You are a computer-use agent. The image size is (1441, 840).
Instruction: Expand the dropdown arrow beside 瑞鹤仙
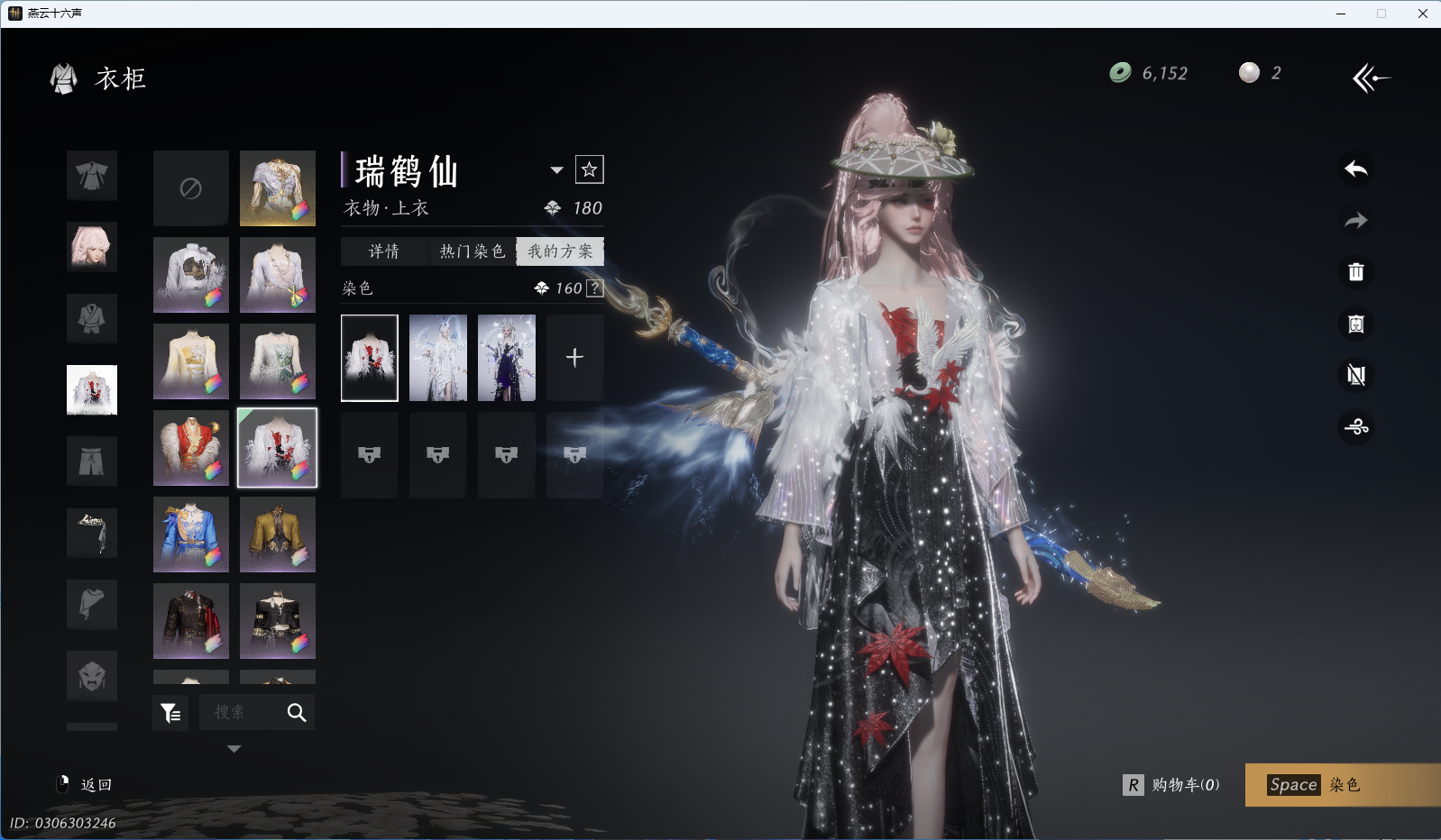(556, 169)
